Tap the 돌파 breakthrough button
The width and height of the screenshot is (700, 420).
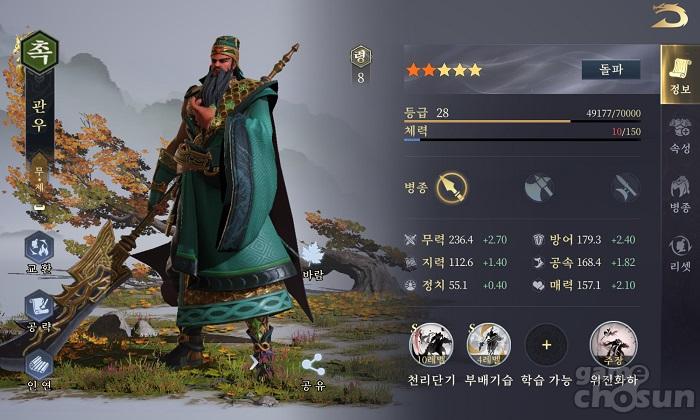pyautogui.click(x=610, y=70)
